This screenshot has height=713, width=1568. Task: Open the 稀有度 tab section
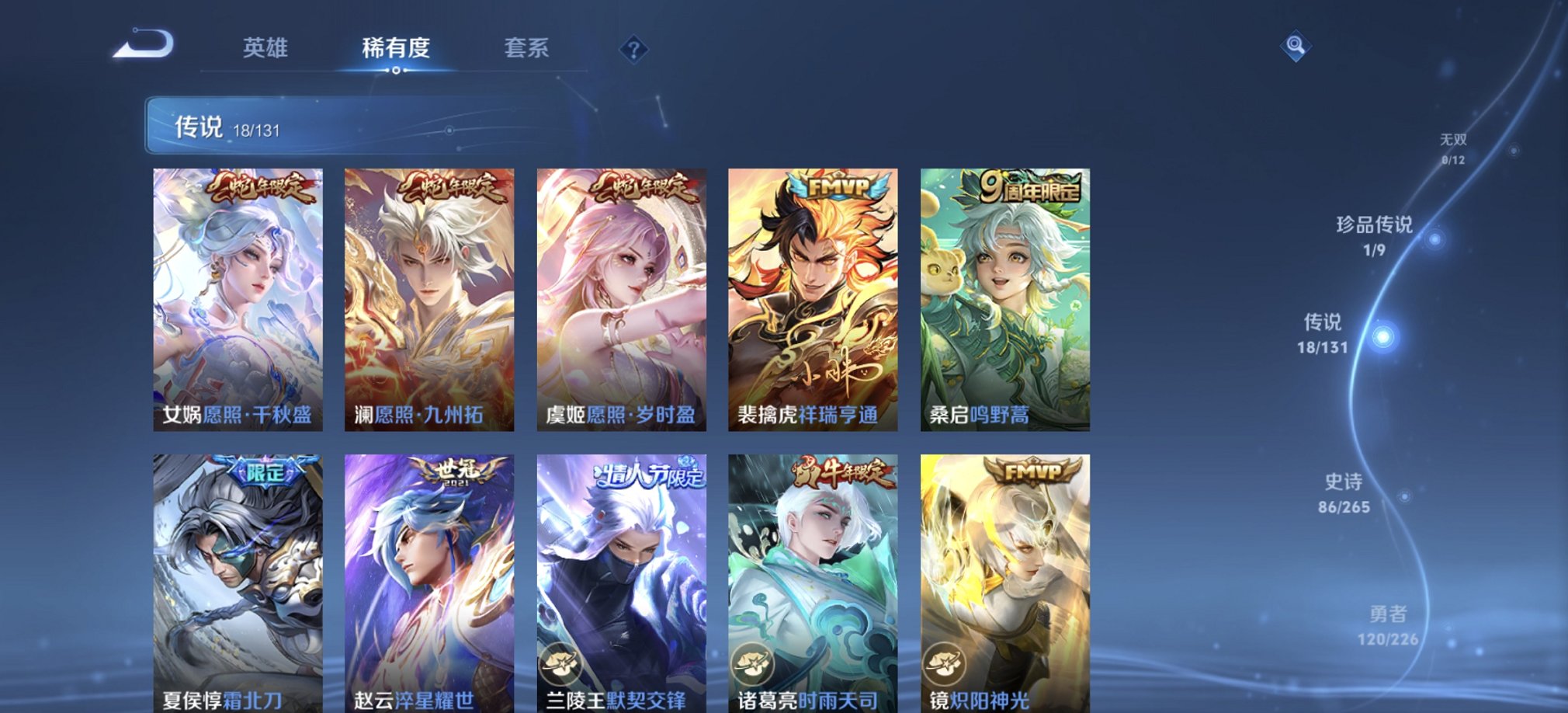pos(397,48)
